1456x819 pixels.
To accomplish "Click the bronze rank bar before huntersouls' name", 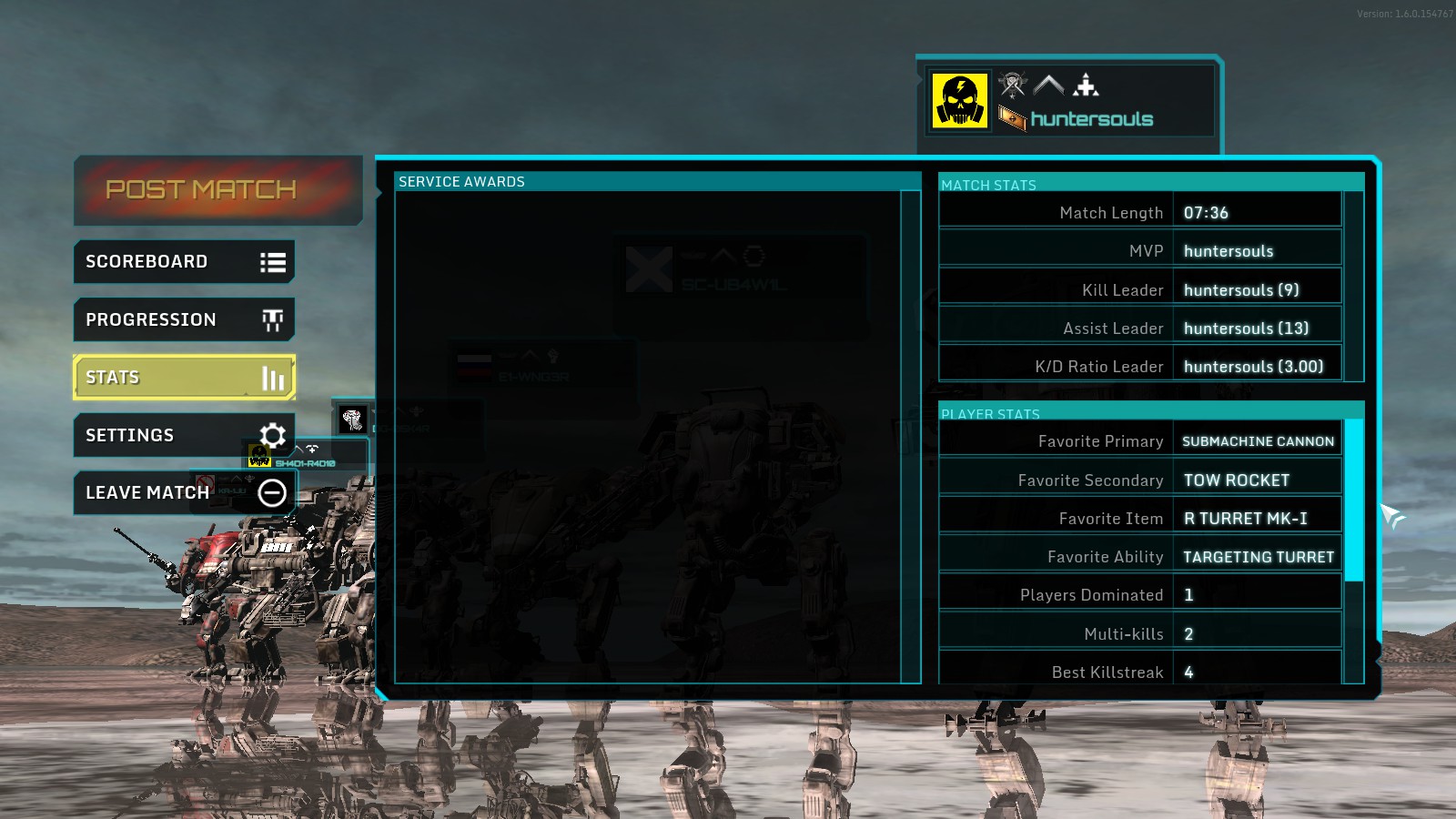I will tap(1011, 117).
